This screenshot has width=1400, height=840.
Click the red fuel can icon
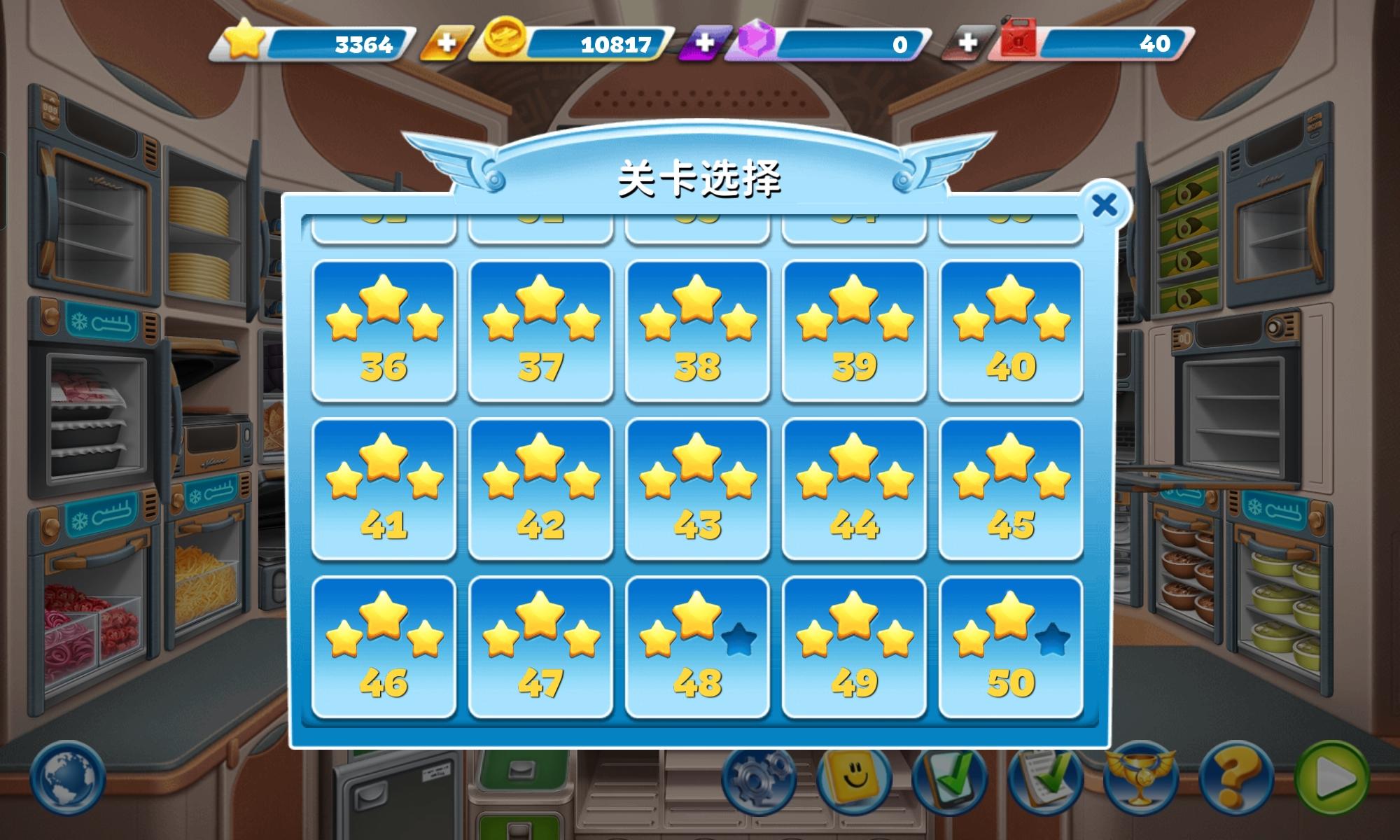coord(1017,42)
